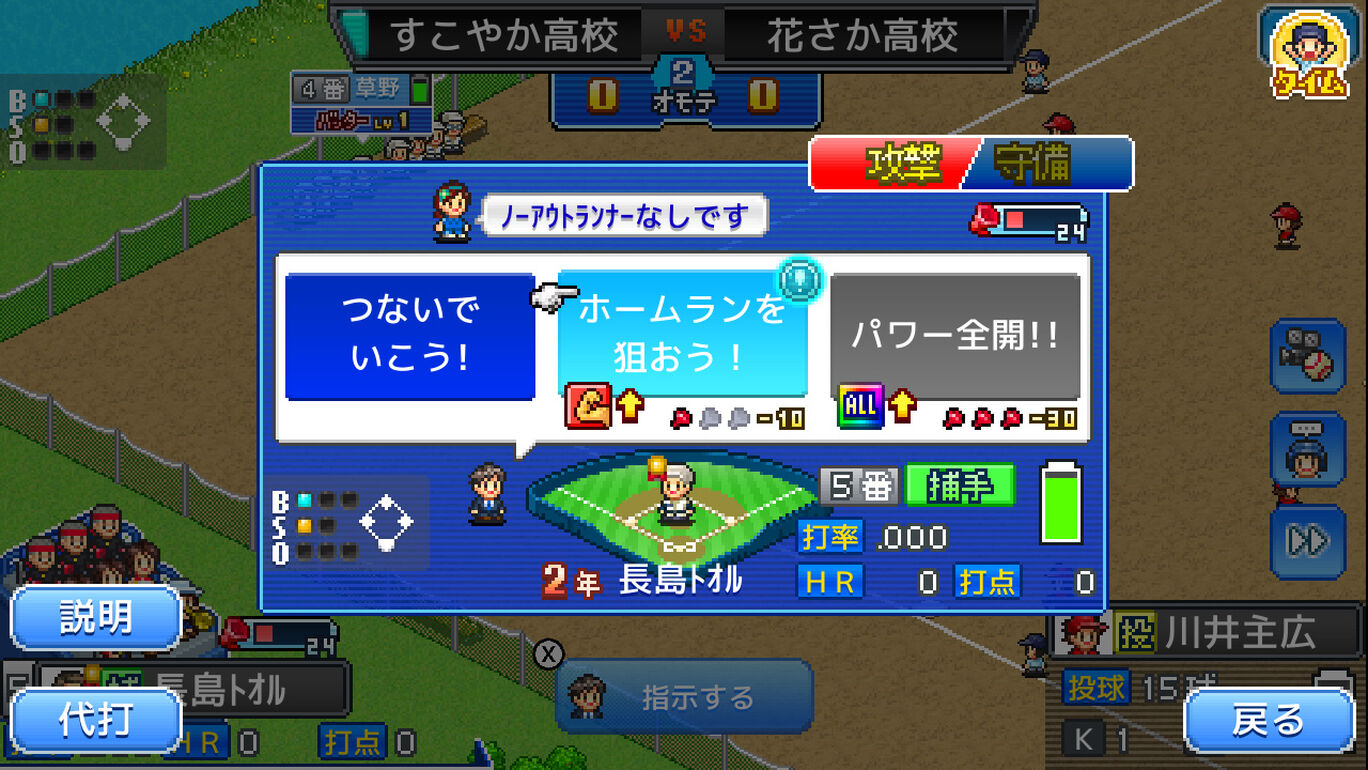Select the ホームランを狙おう! strategy option
The width and height of the screenshot is (1368, 770).
click(684, 330)
